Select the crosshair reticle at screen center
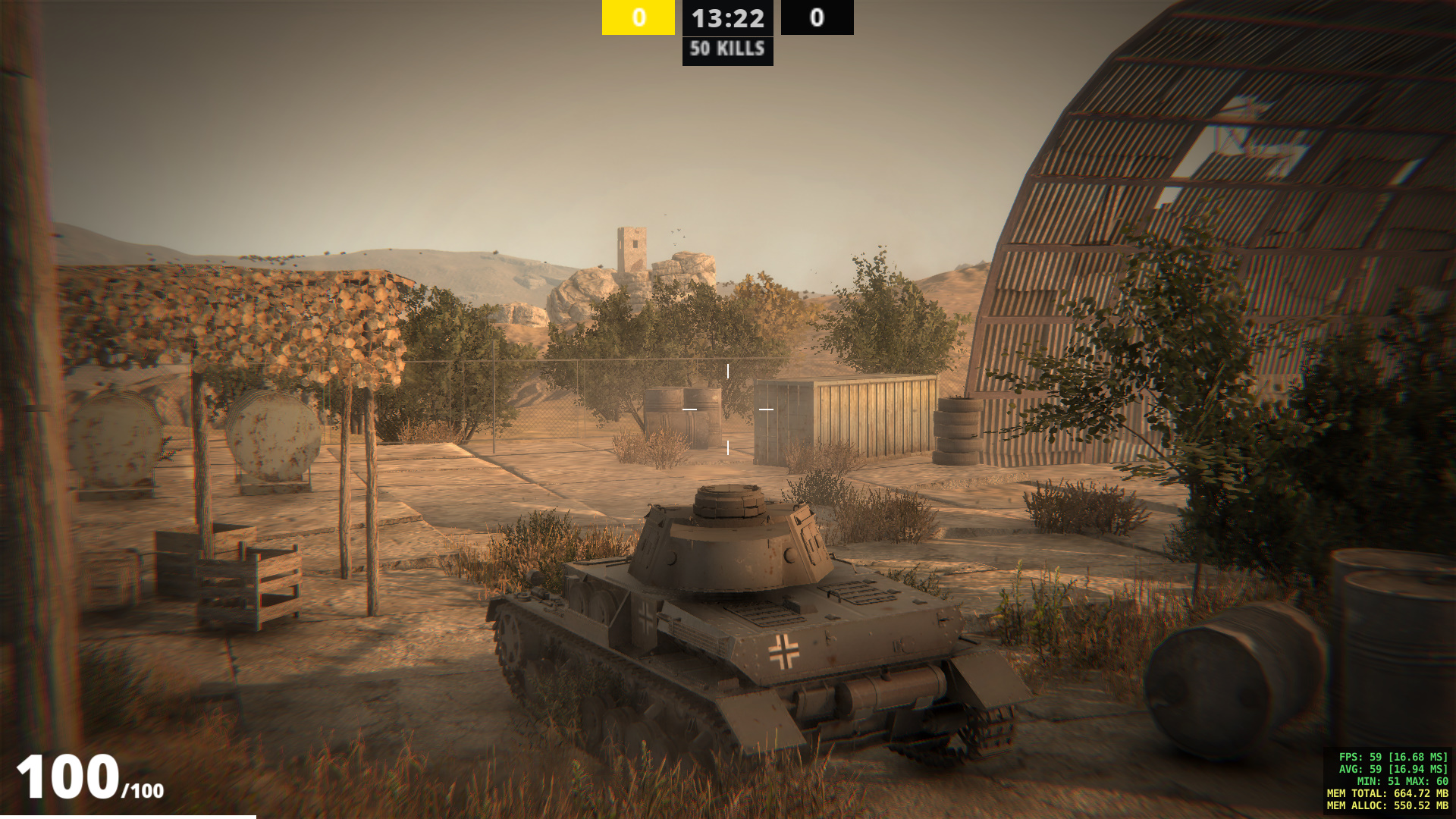1456x819 pixels. pyautogui.click(x=728, y=409)
